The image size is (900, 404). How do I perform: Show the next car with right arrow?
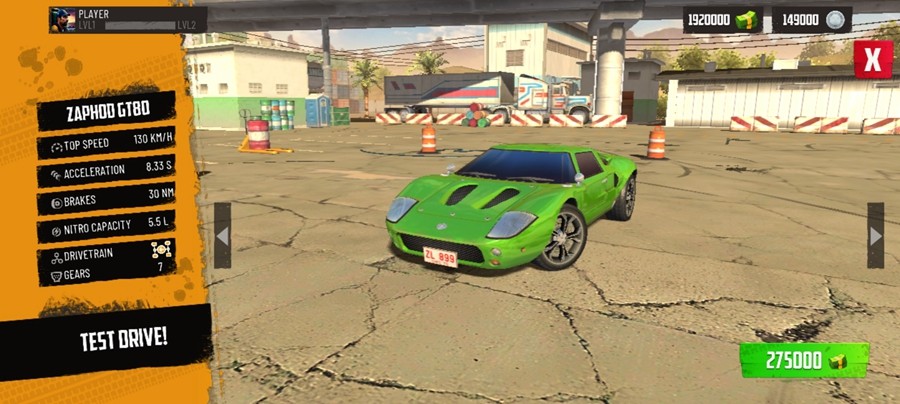[x=875, y=236]
